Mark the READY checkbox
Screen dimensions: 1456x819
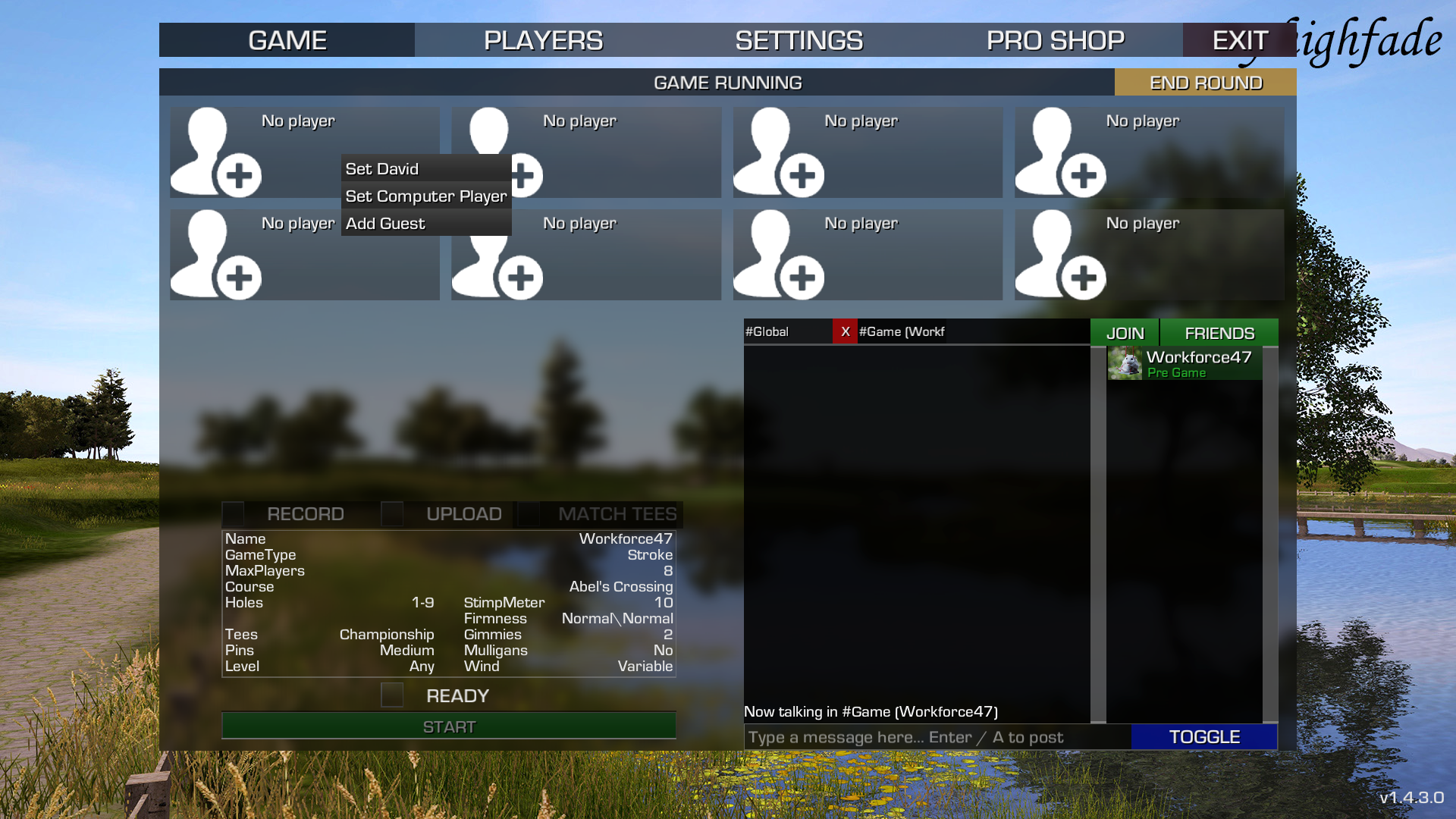(x=392, y=695)
